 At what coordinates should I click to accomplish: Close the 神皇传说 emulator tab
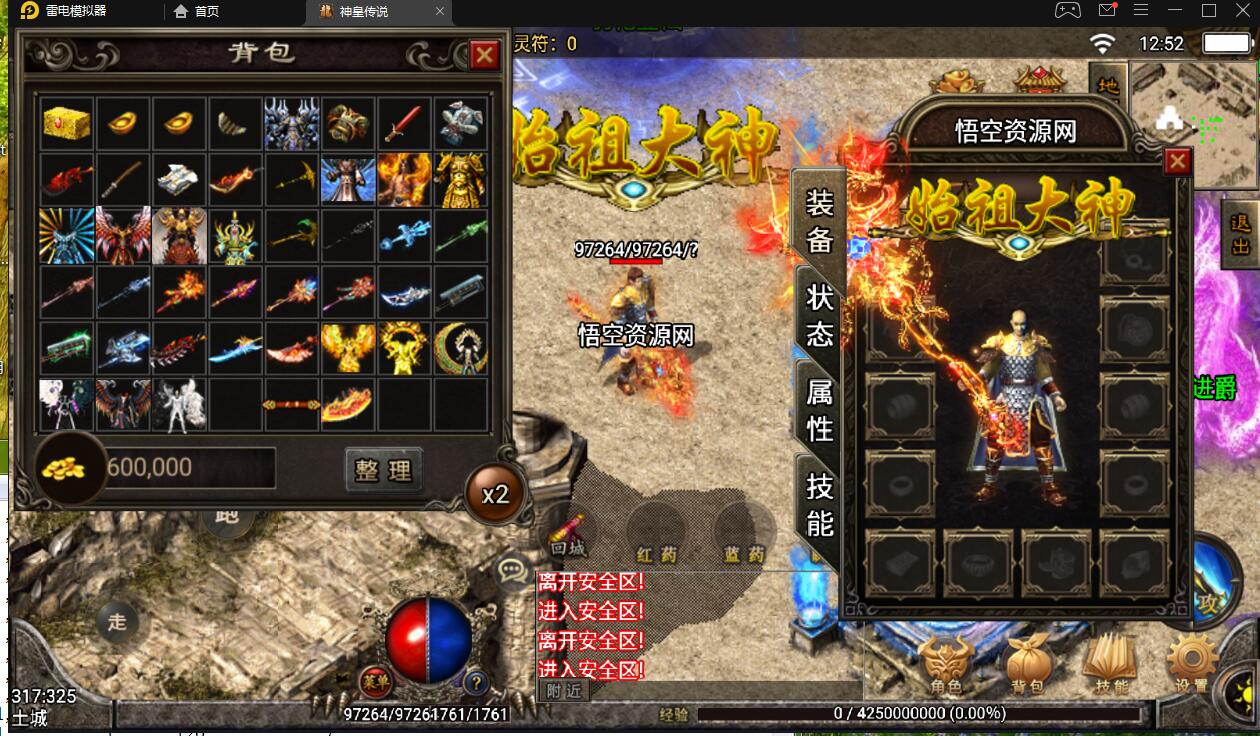click(x=441, y=12)
